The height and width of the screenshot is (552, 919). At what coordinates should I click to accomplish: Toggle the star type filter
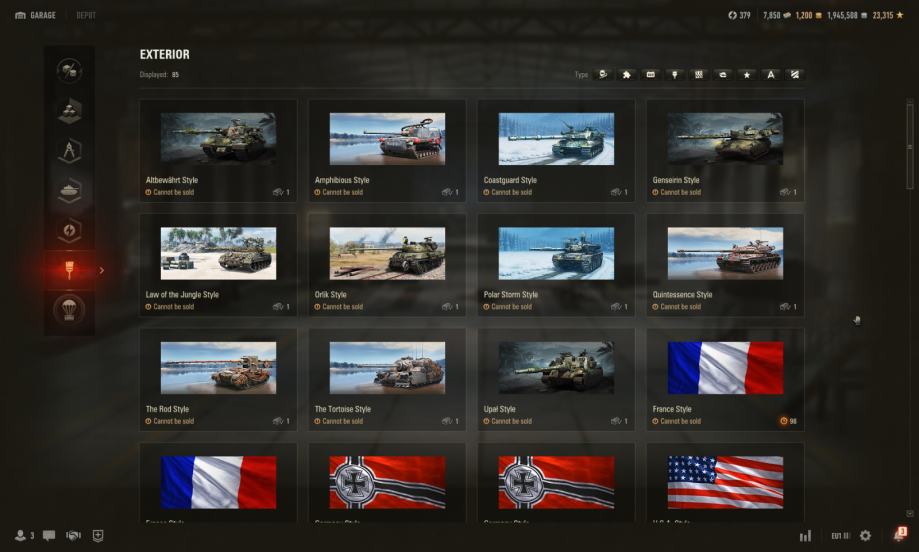coord(747,74)
